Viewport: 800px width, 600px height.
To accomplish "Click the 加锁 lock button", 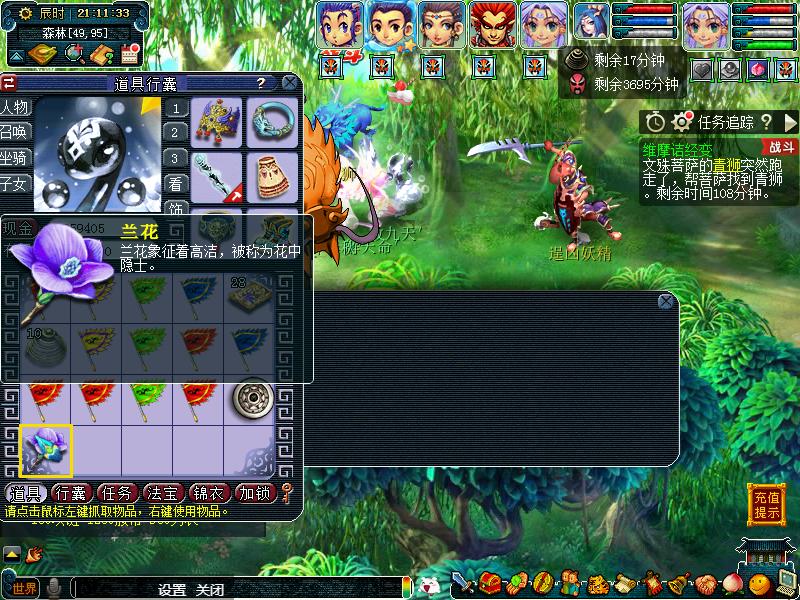I will 254,493.
